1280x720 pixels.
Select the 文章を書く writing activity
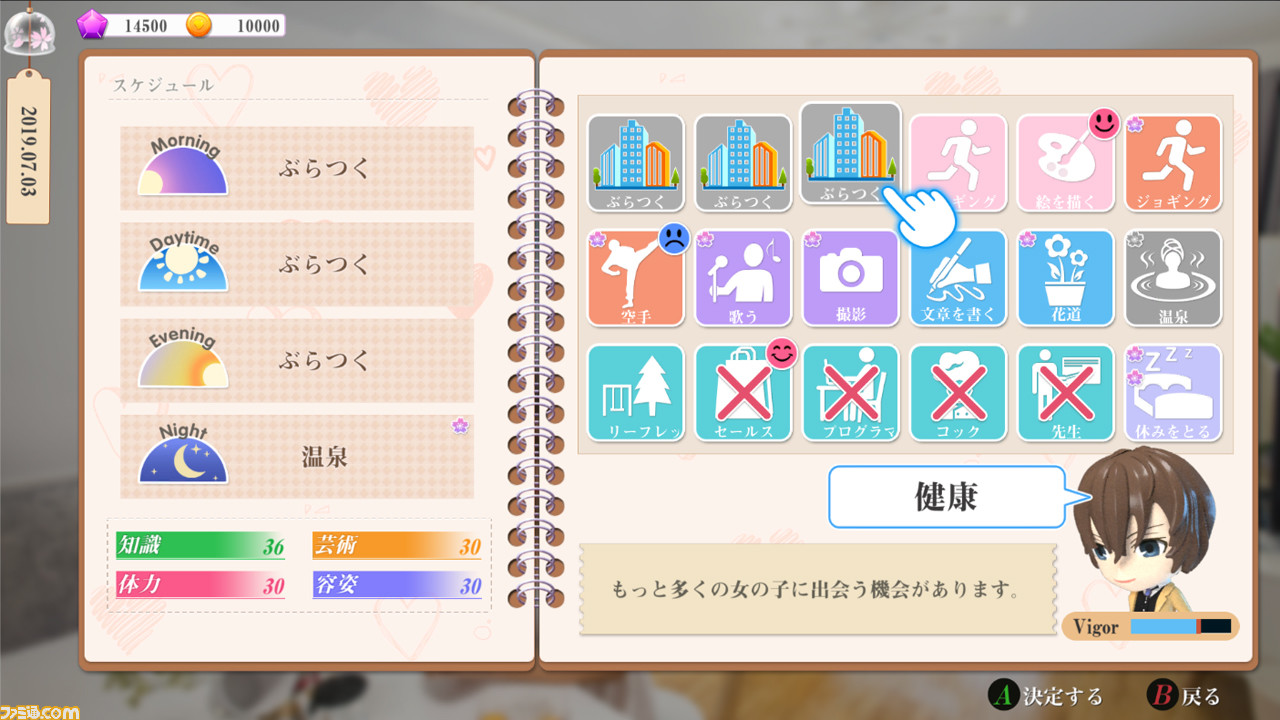coord(958,280)
